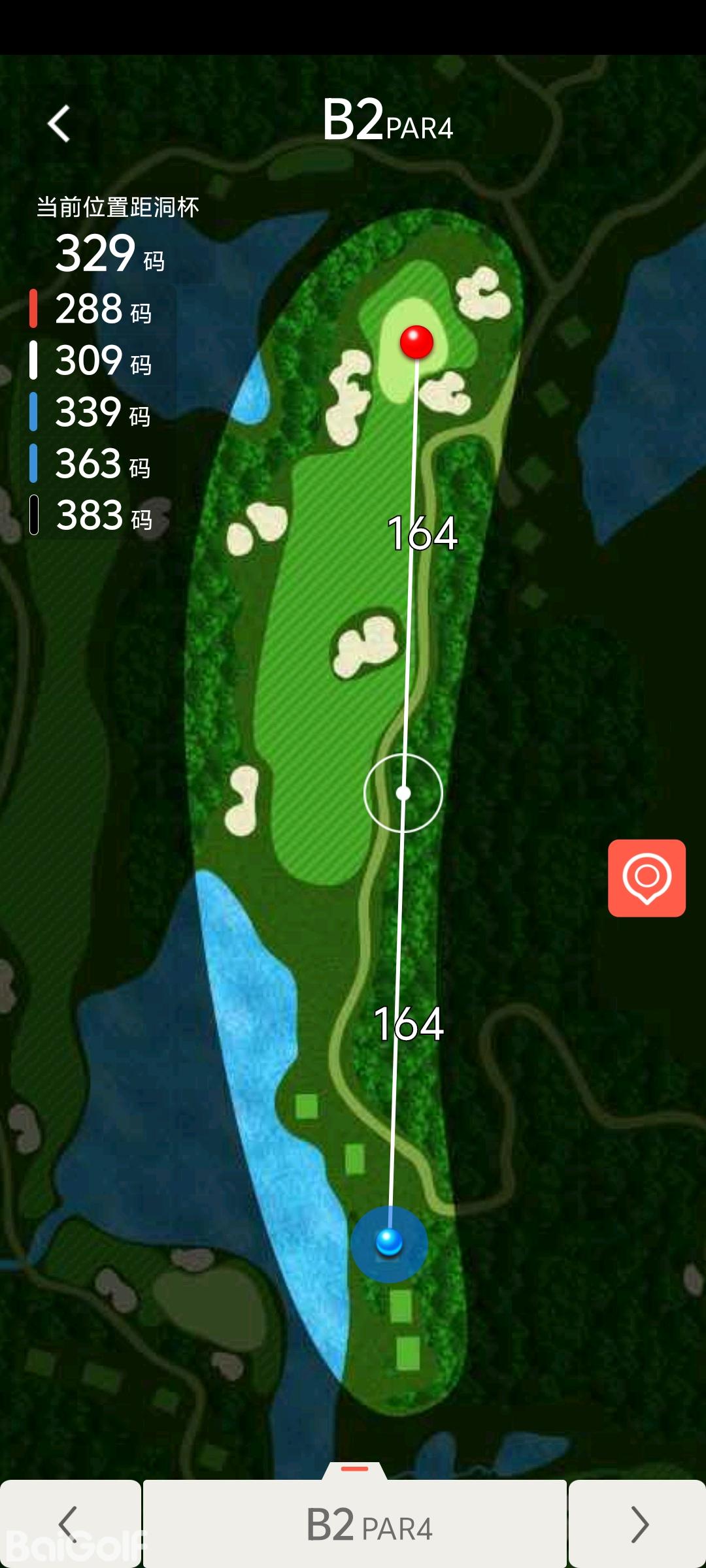Choose the white tee 309 yard entry
Viewport: 706px width, 1568px height.
click(92, 361)
